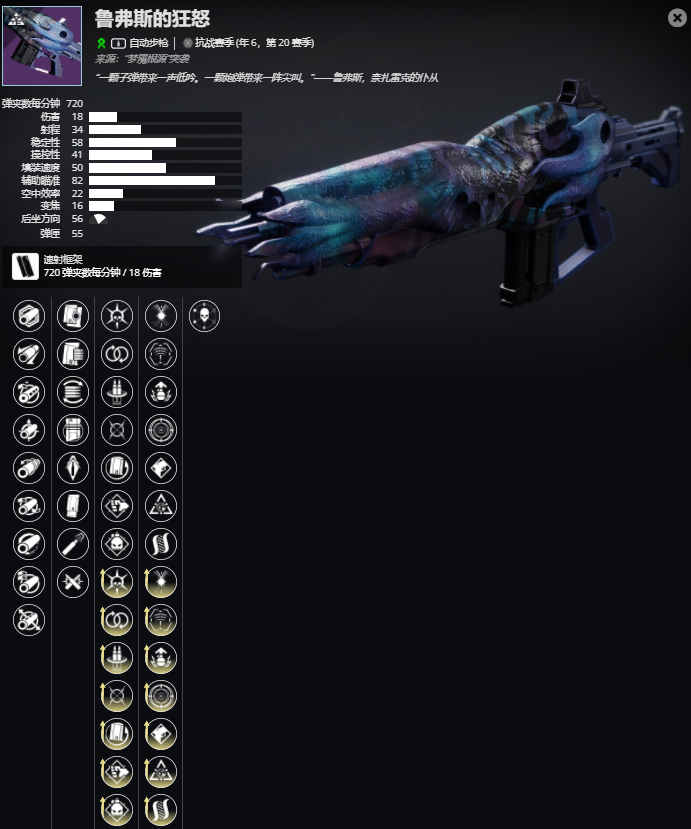
Task: Pick the enhanced gold grenade with arrow perk
Action: [x=161, y=658]
